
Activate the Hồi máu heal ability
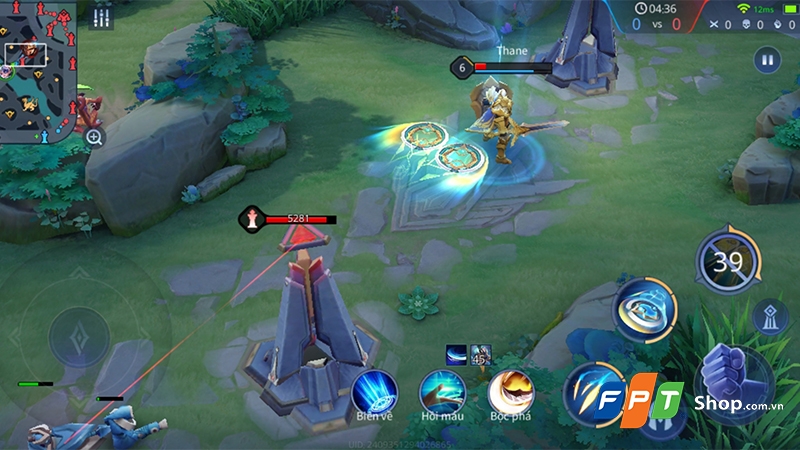pos(441,390)
